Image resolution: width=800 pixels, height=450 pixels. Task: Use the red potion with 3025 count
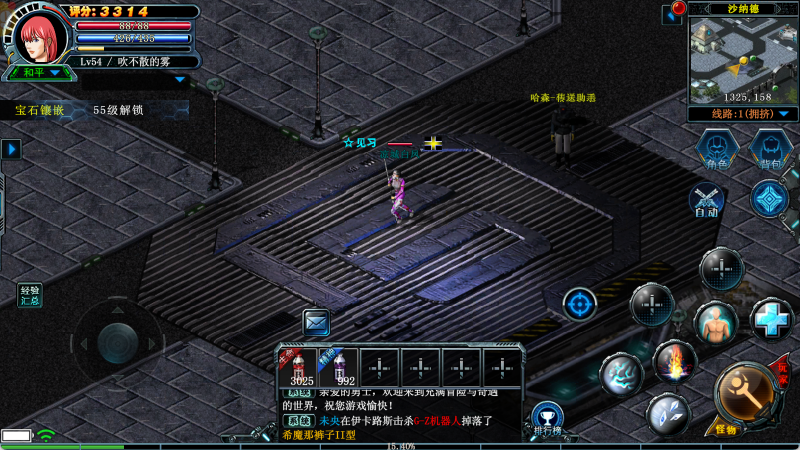(x=297, y=367)
